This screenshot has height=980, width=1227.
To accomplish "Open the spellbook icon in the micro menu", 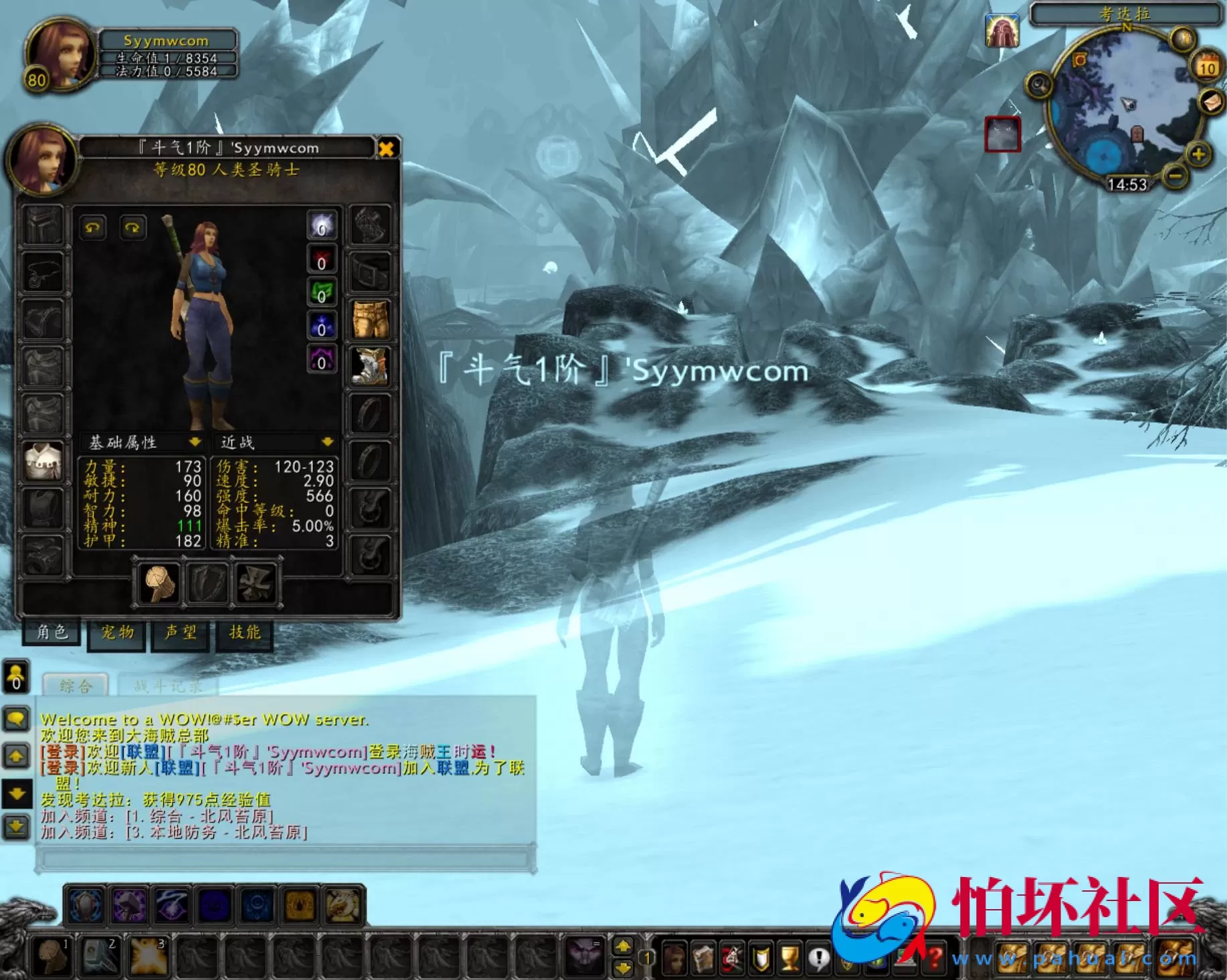I will [702, 958].
